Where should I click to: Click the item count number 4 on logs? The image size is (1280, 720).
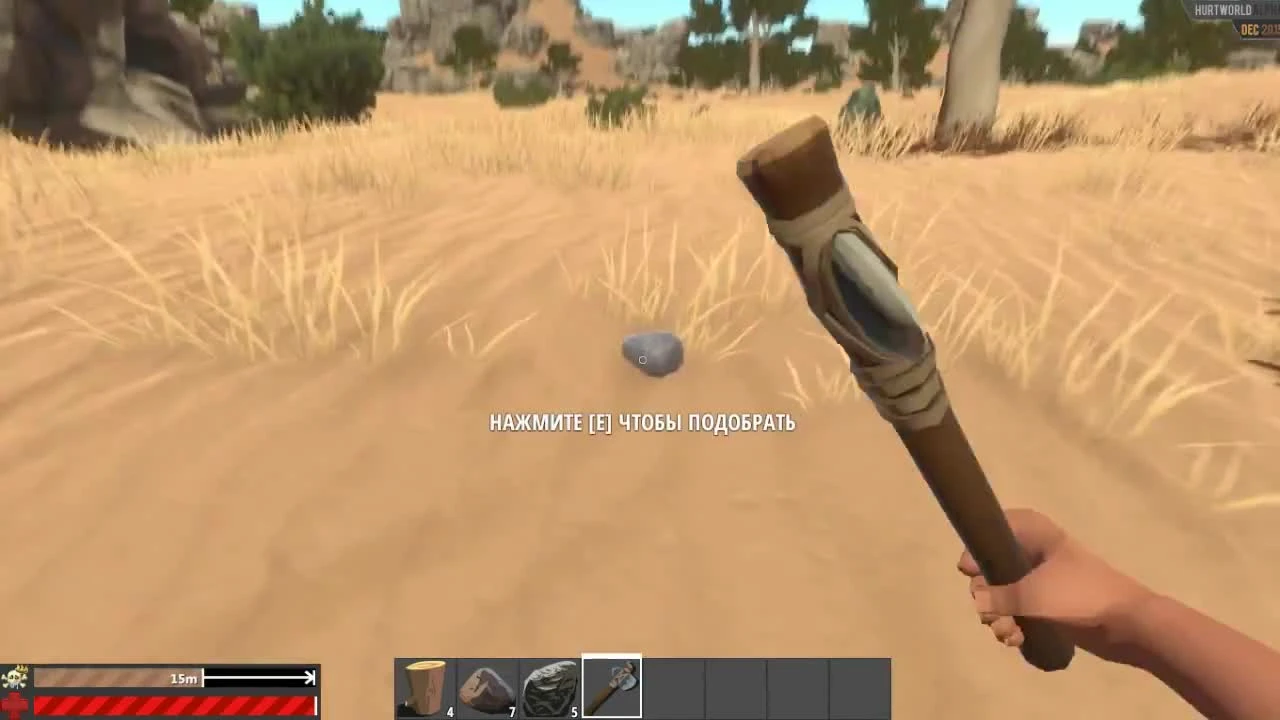point(449,711)
